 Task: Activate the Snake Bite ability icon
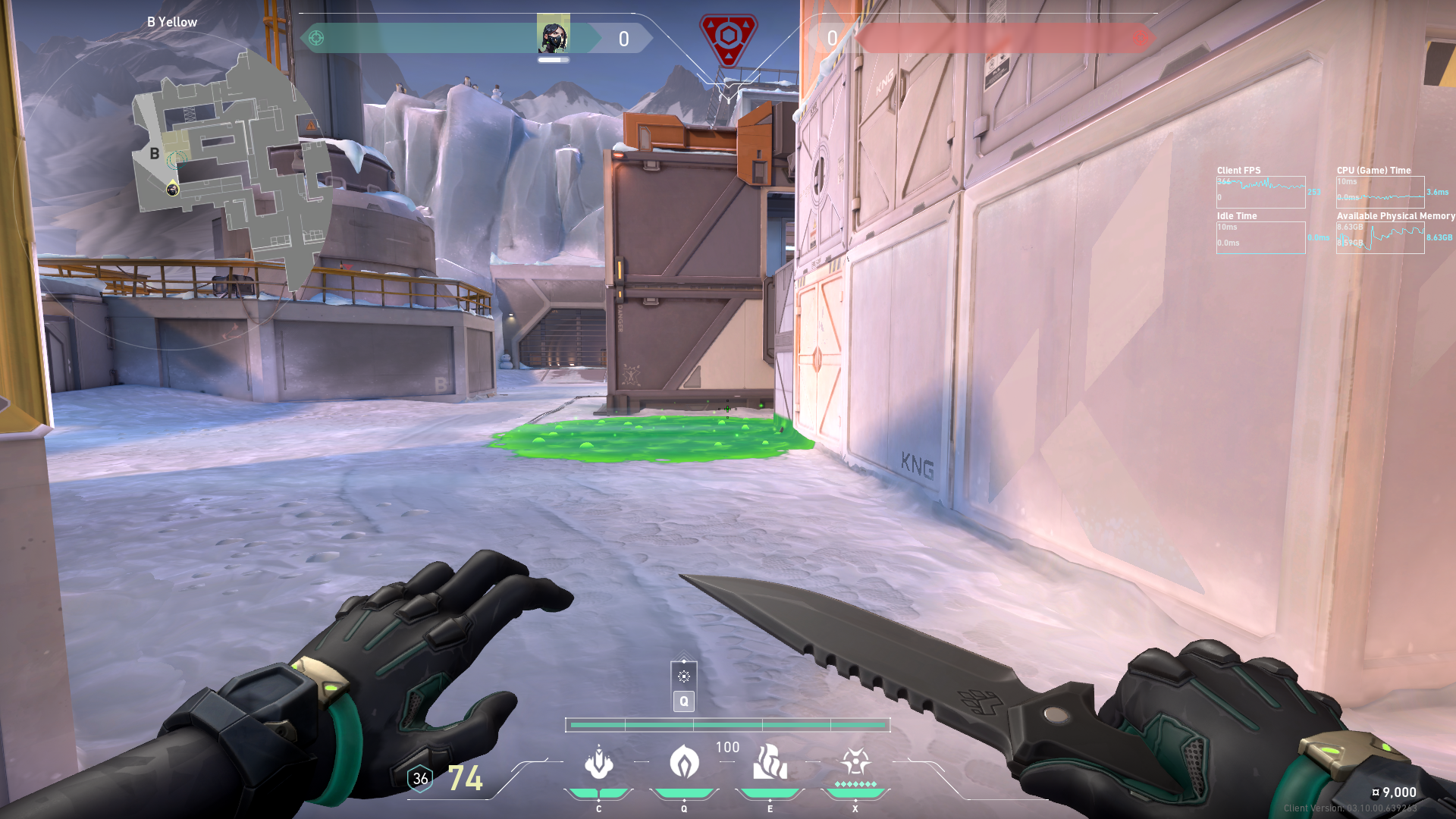598,763
